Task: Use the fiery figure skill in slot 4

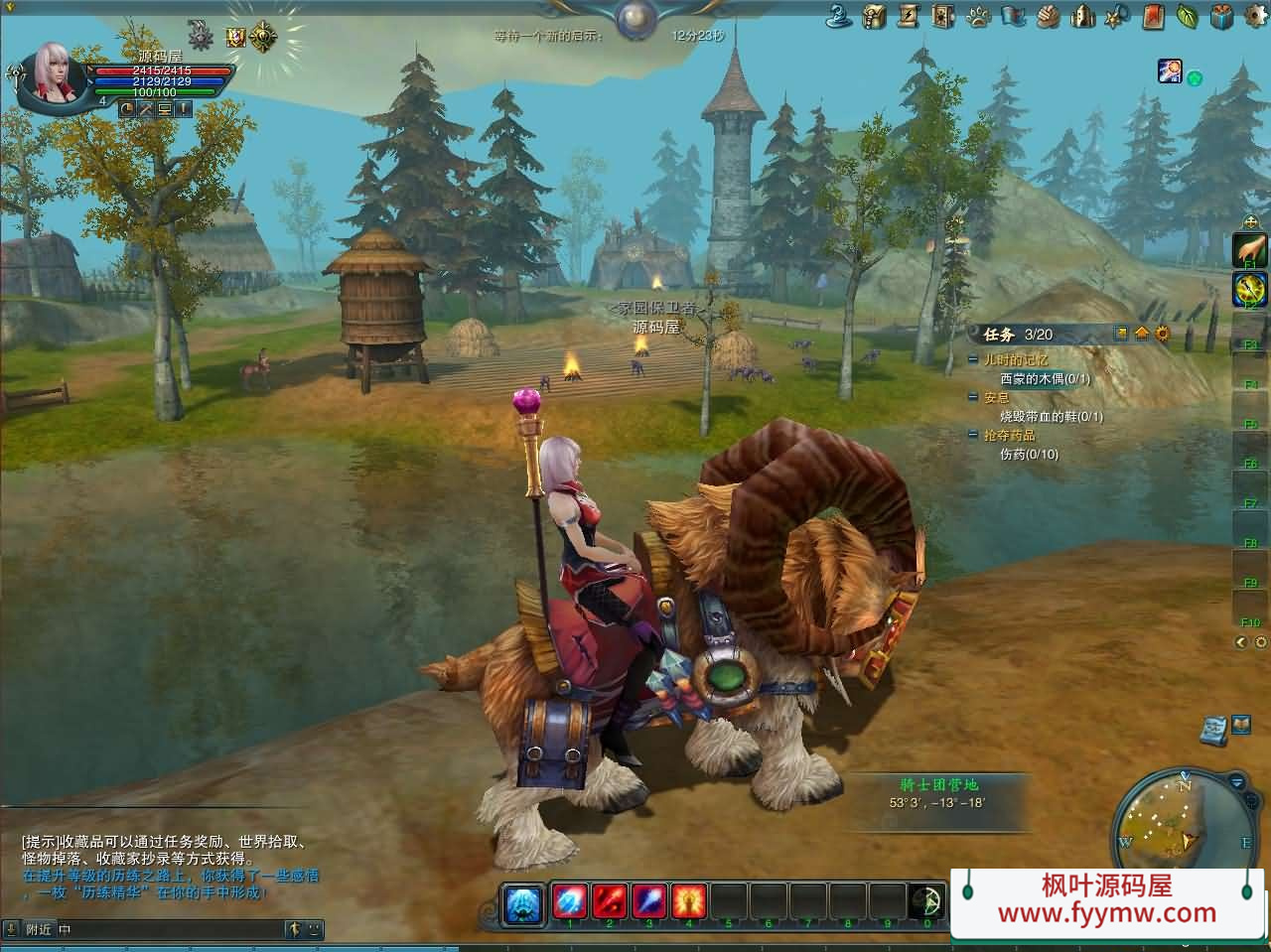Action: 689,901
